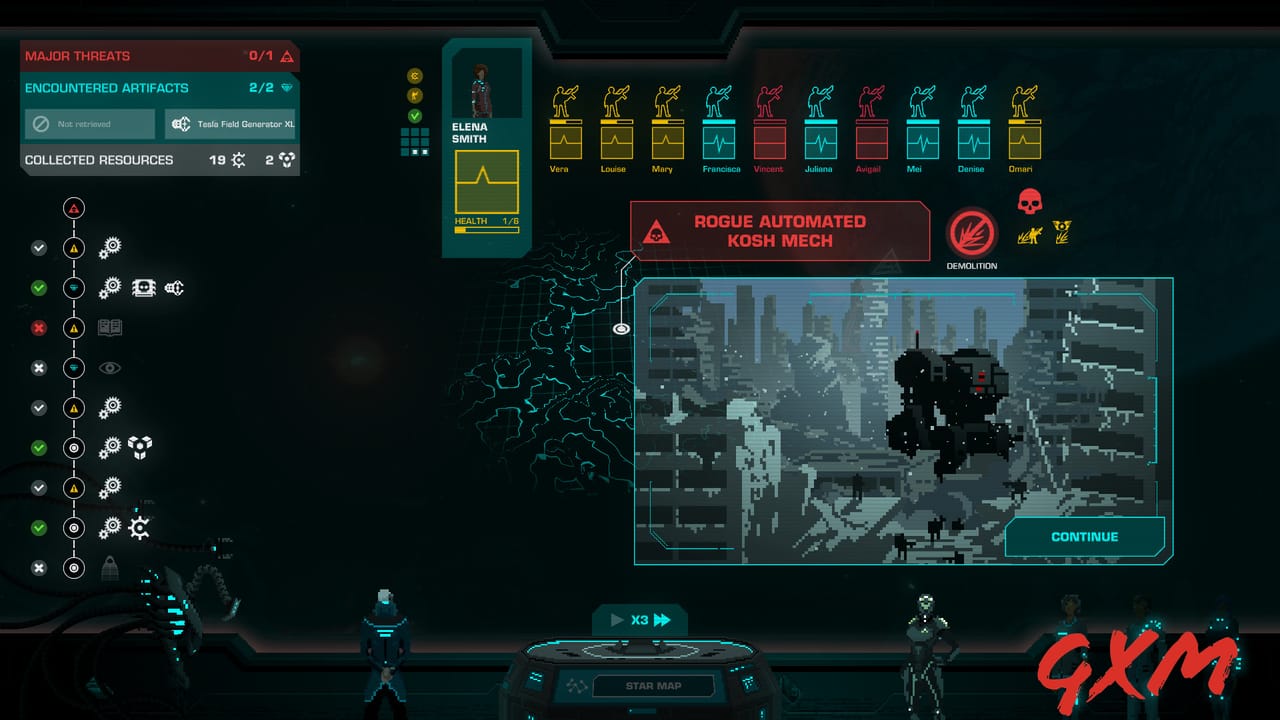Toggle the X3 fast-forward speed
Screen dimensions: 1280x720
pos(640,620)
